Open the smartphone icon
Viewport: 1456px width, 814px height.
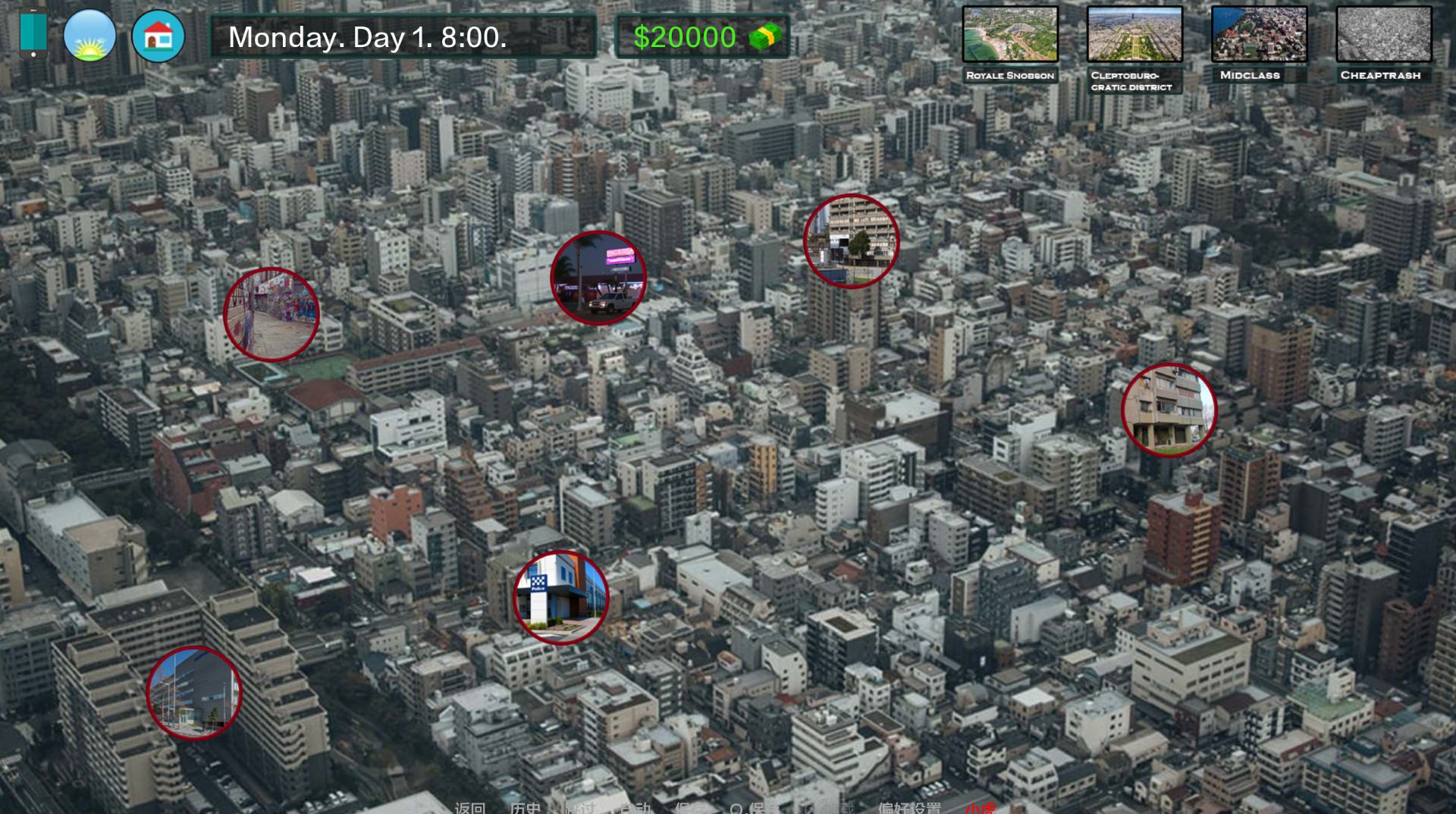[33, 34]
